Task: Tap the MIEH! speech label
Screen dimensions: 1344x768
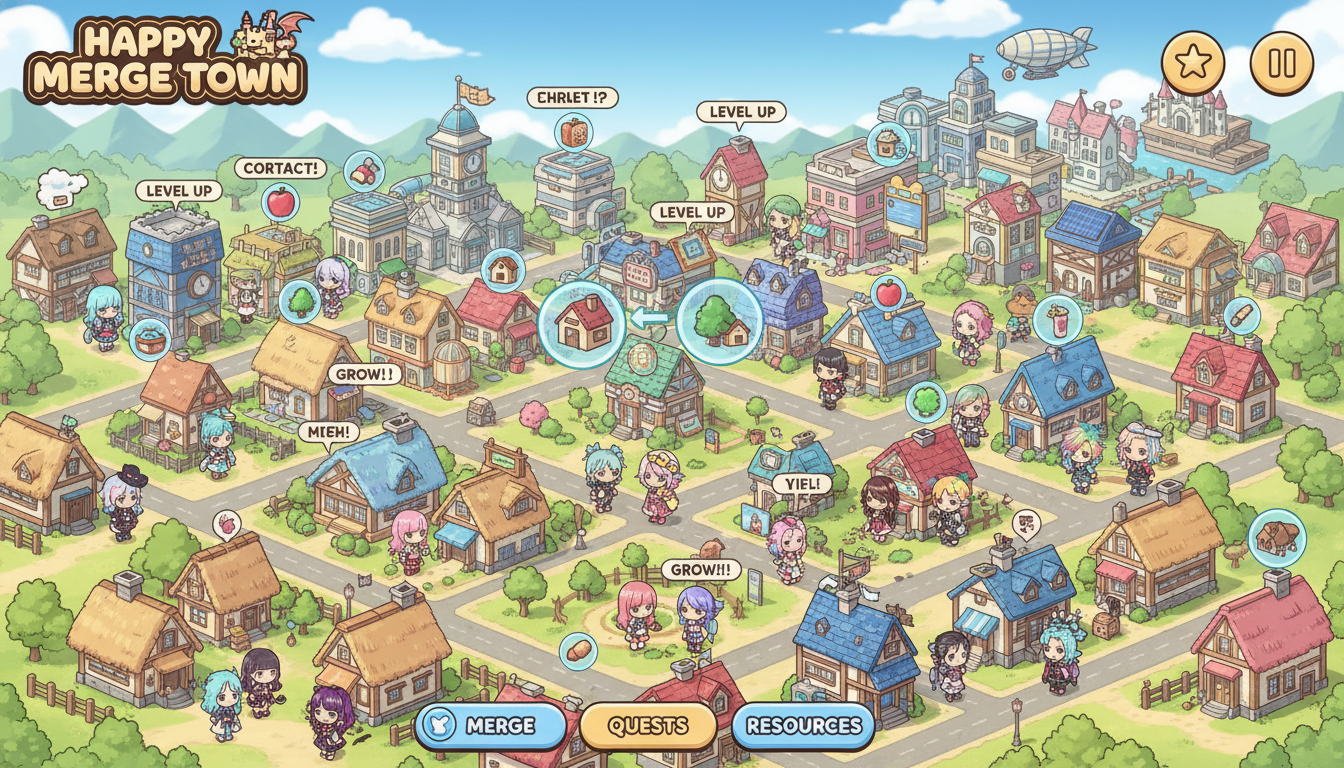Action: point(329,432)
